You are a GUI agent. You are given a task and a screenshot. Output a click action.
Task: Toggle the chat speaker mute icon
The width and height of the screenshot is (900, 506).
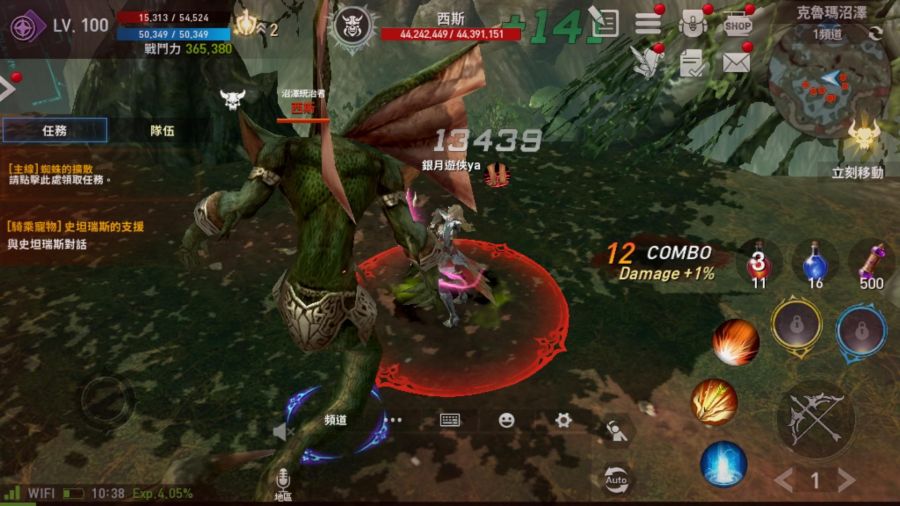tap(281, 431)
